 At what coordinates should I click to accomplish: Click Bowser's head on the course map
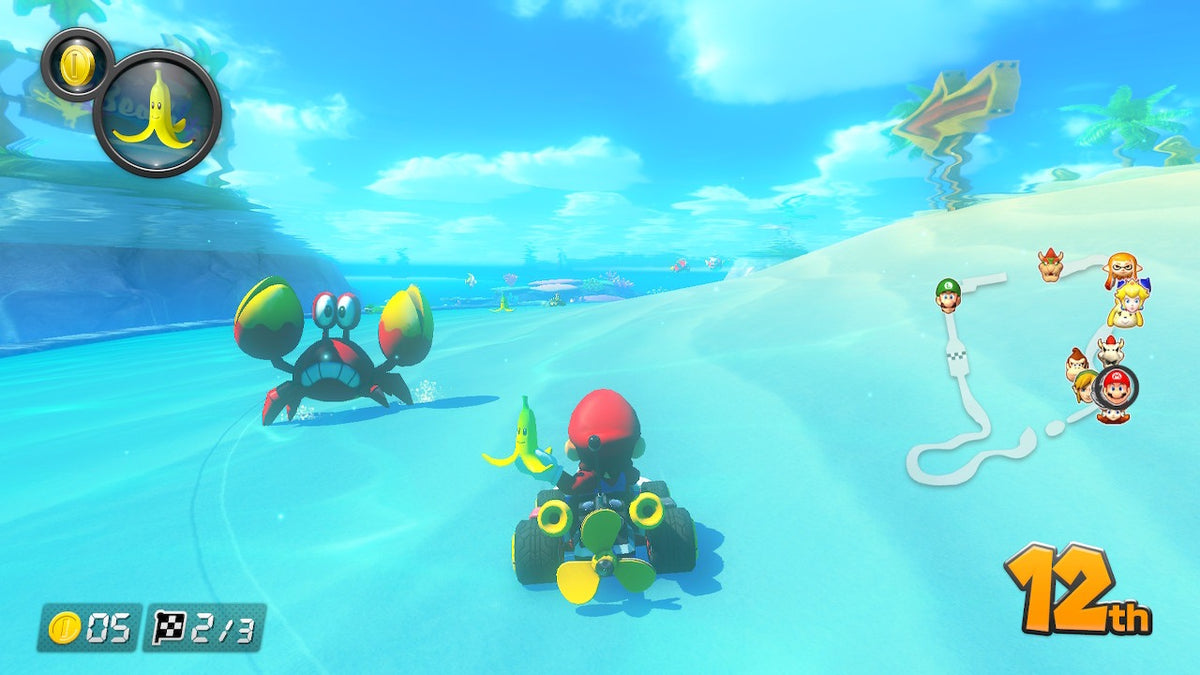(1050, 265)
